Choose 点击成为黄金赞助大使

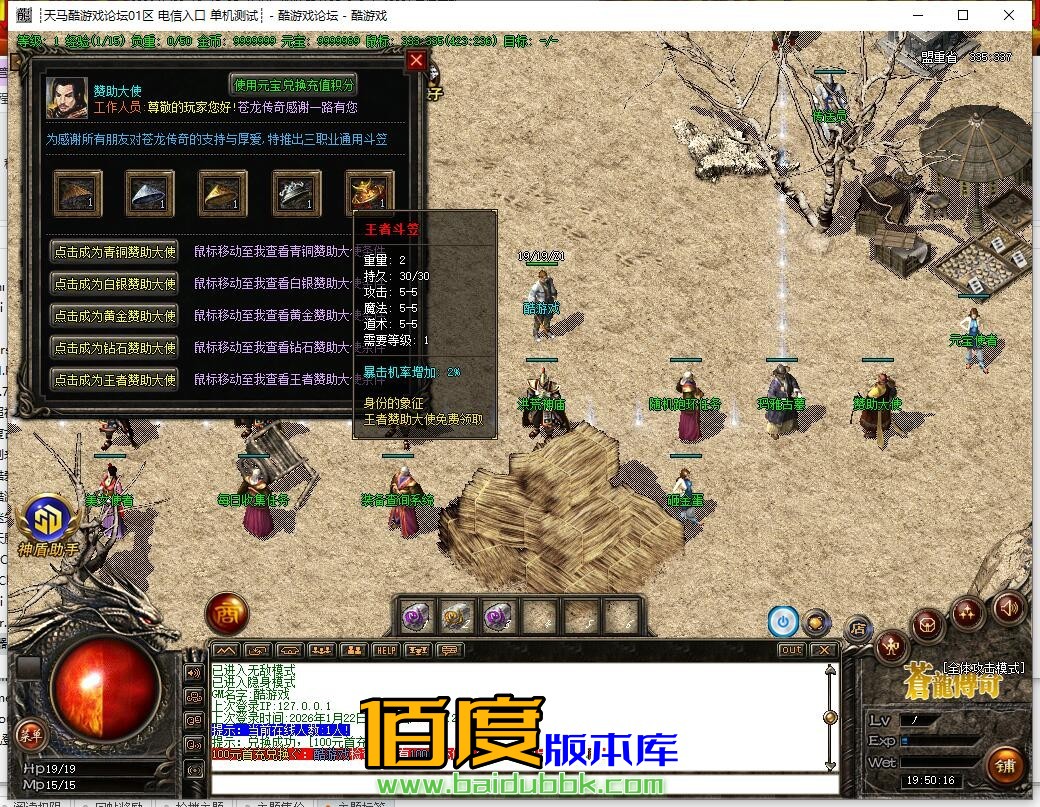tap(115, 316)
